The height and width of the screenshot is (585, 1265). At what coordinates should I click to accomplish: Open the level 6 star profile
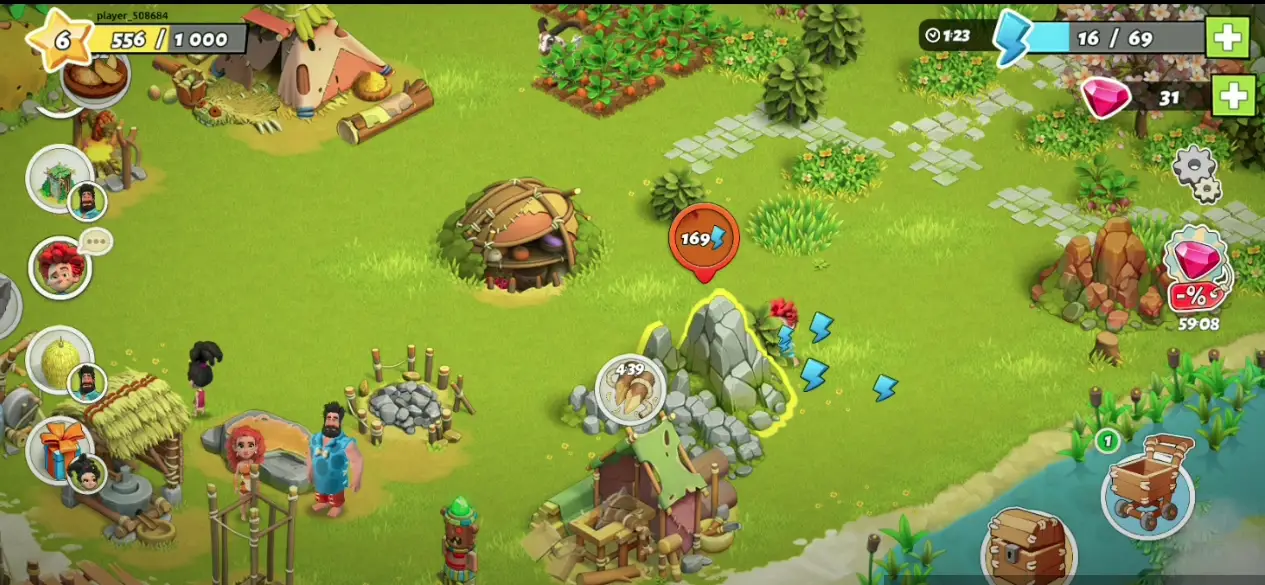click(x=60, y=40)
